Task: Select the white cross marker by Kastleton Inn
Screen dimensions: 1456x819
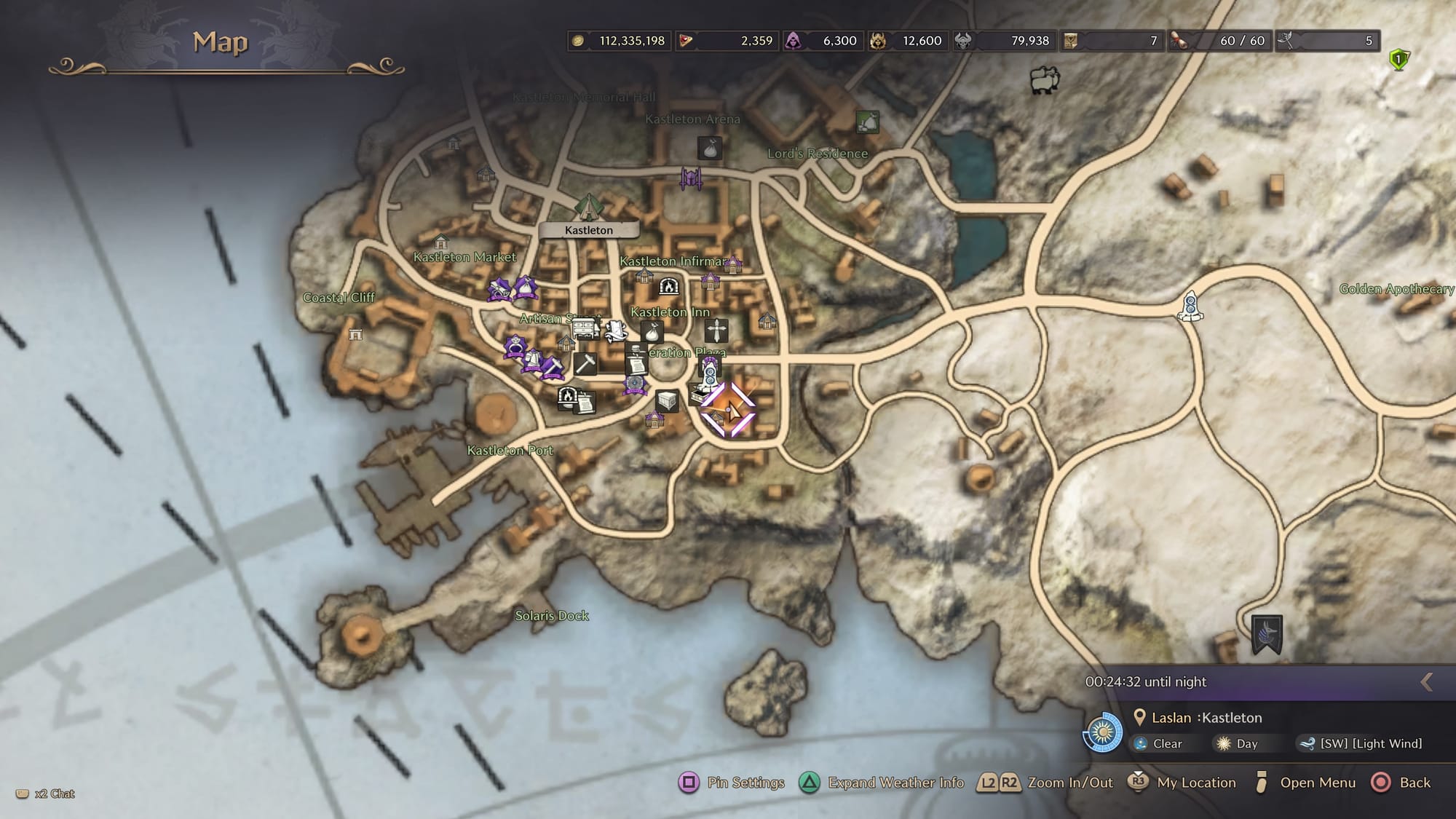Action: tap(716, 331)
